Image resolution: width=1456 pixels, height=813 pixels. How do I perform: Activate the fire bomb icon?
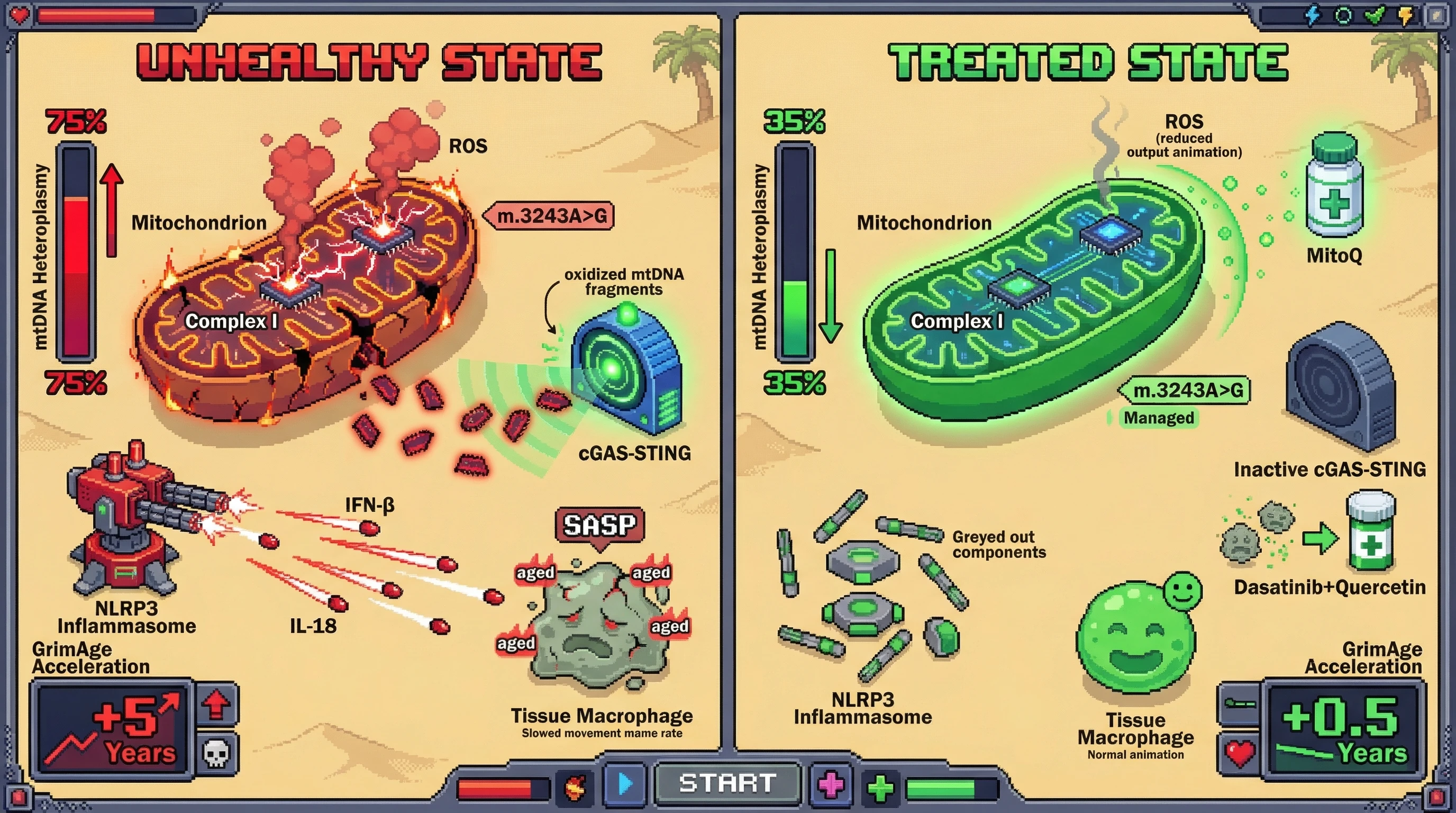click(575, 787)
